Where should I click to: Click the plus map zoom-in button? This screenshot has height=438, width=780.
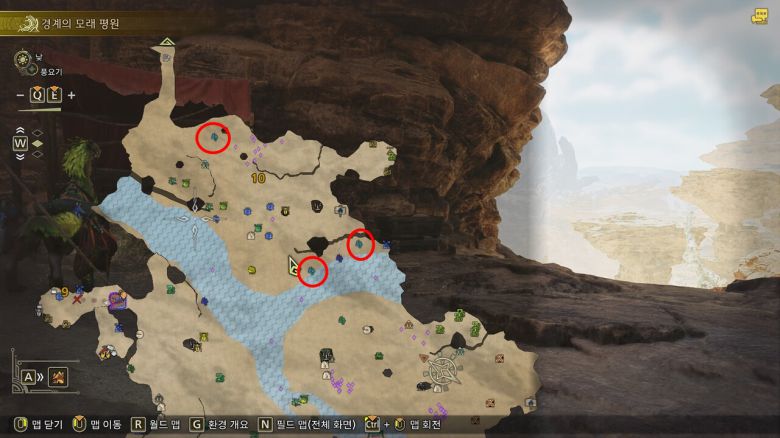[x=71, y=95]
